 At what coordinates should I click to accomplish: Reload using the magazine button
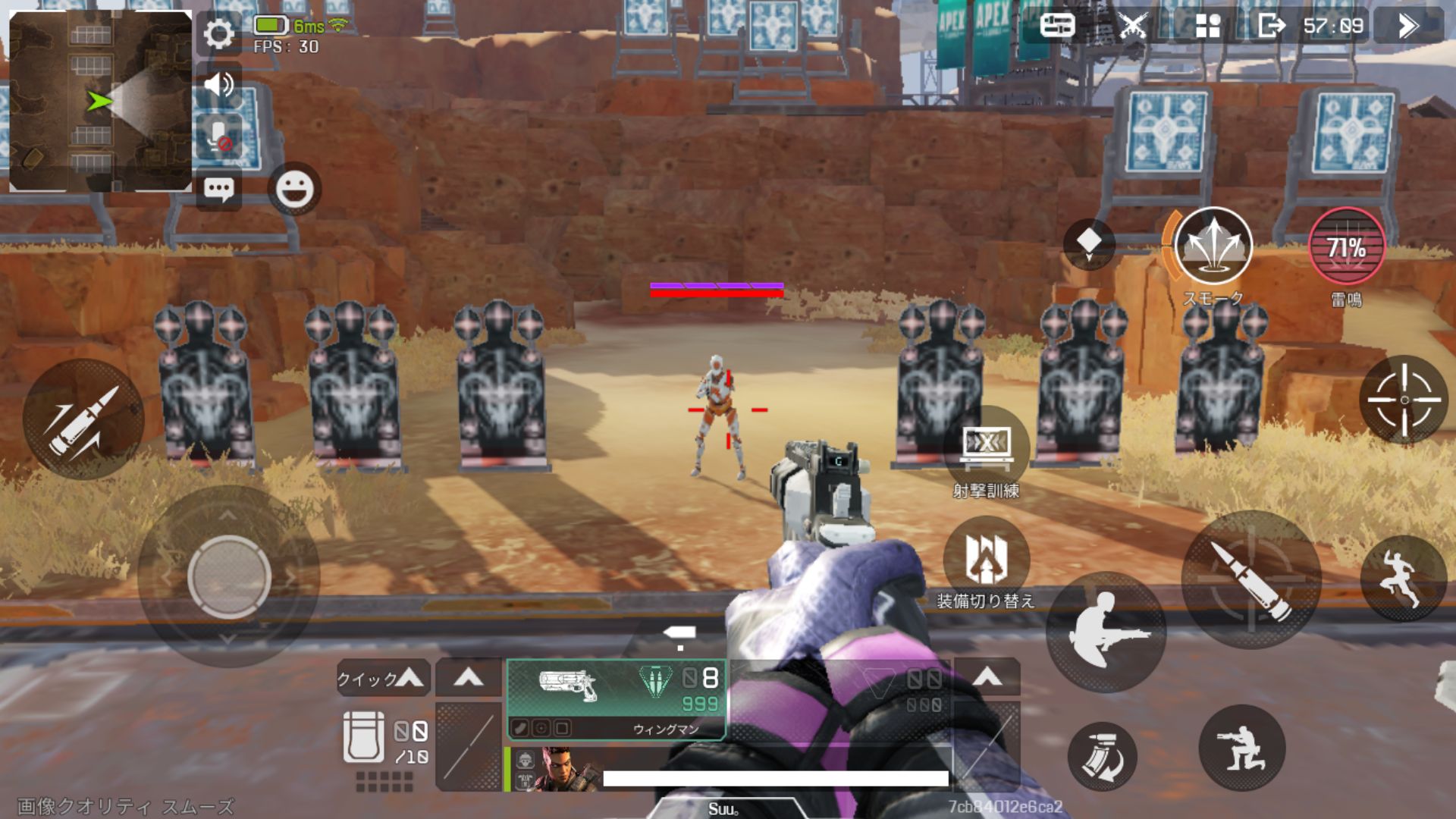point(1102,756)
